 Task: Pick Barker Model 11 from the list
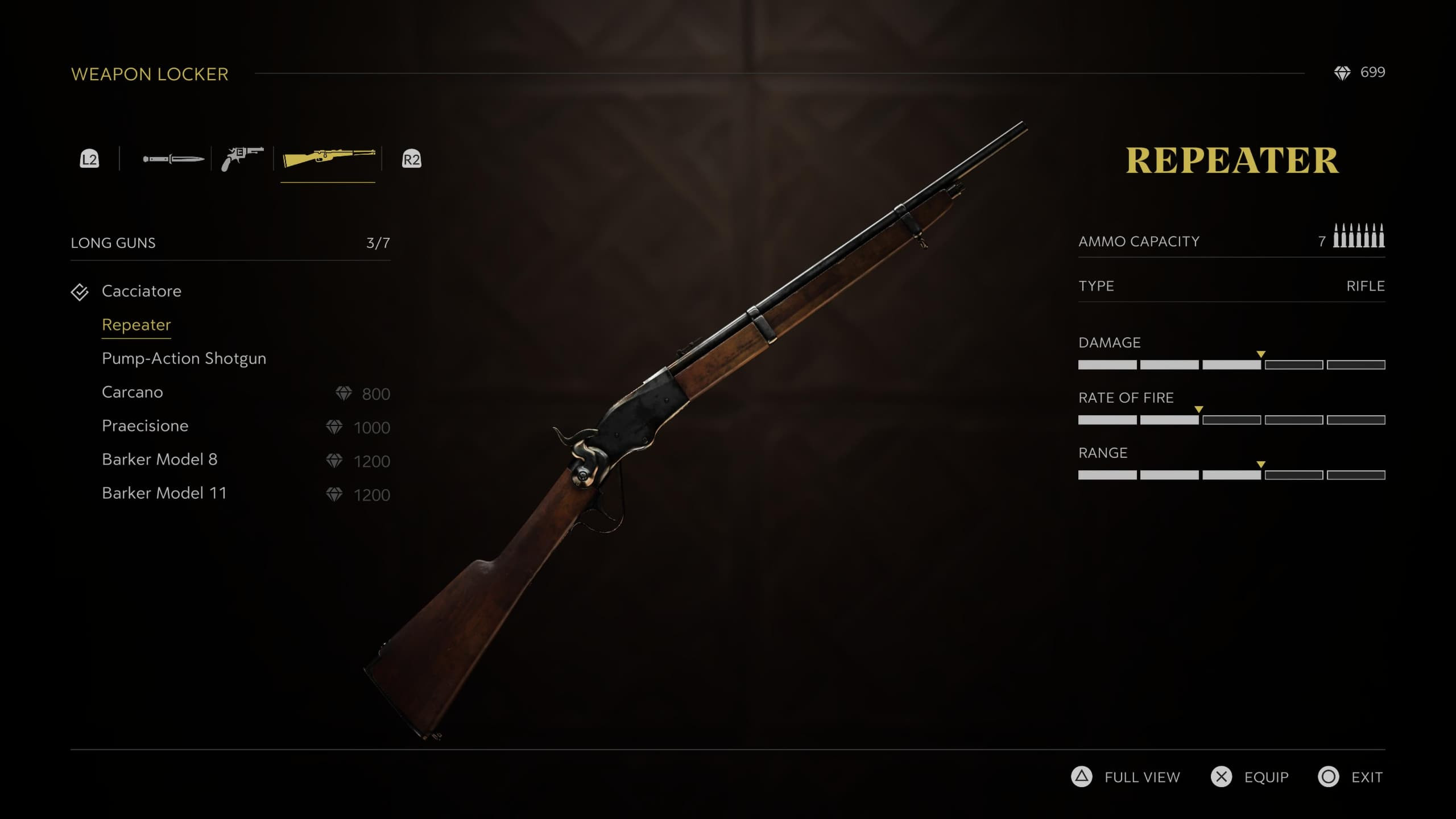(164, 493)
